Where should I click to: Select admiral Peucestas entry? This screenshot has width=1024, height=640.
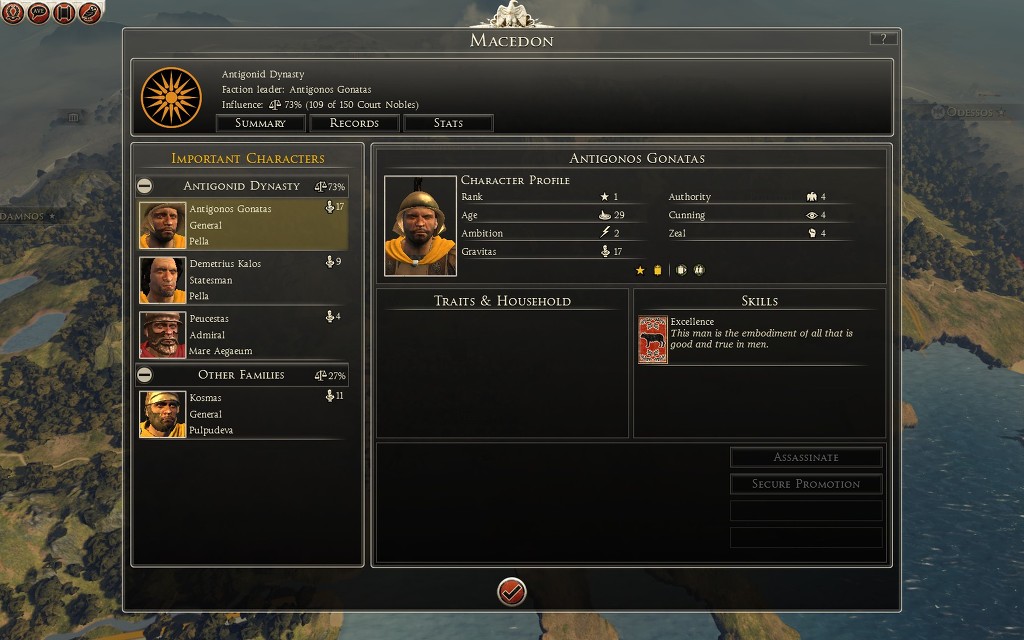pyautogui.click(x=243, y=335)
